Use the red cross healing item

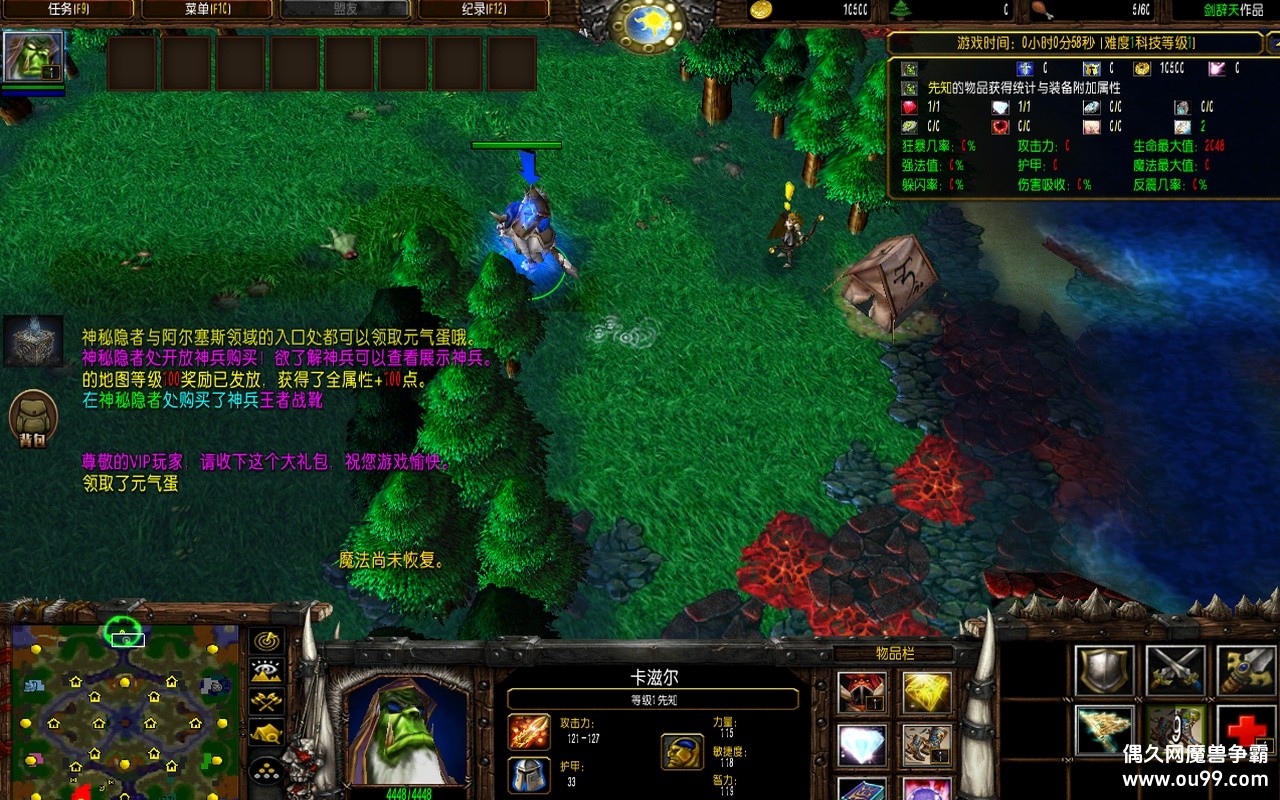tap(1245, 732)
